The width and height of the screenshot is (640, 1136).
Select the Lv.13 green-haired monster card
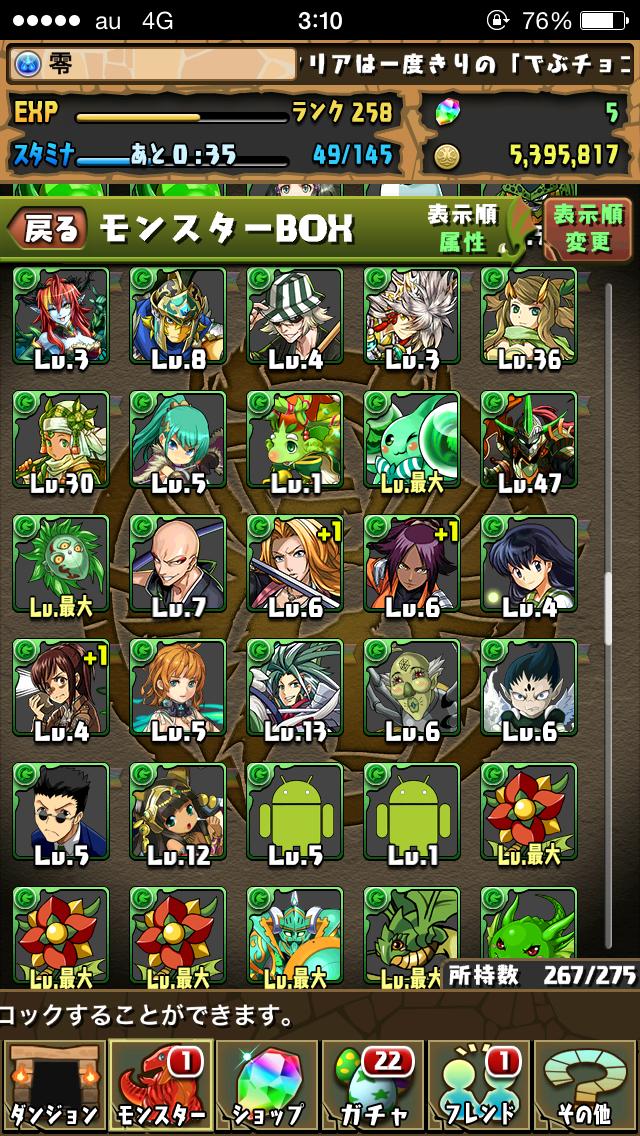[x=295, y=688]
